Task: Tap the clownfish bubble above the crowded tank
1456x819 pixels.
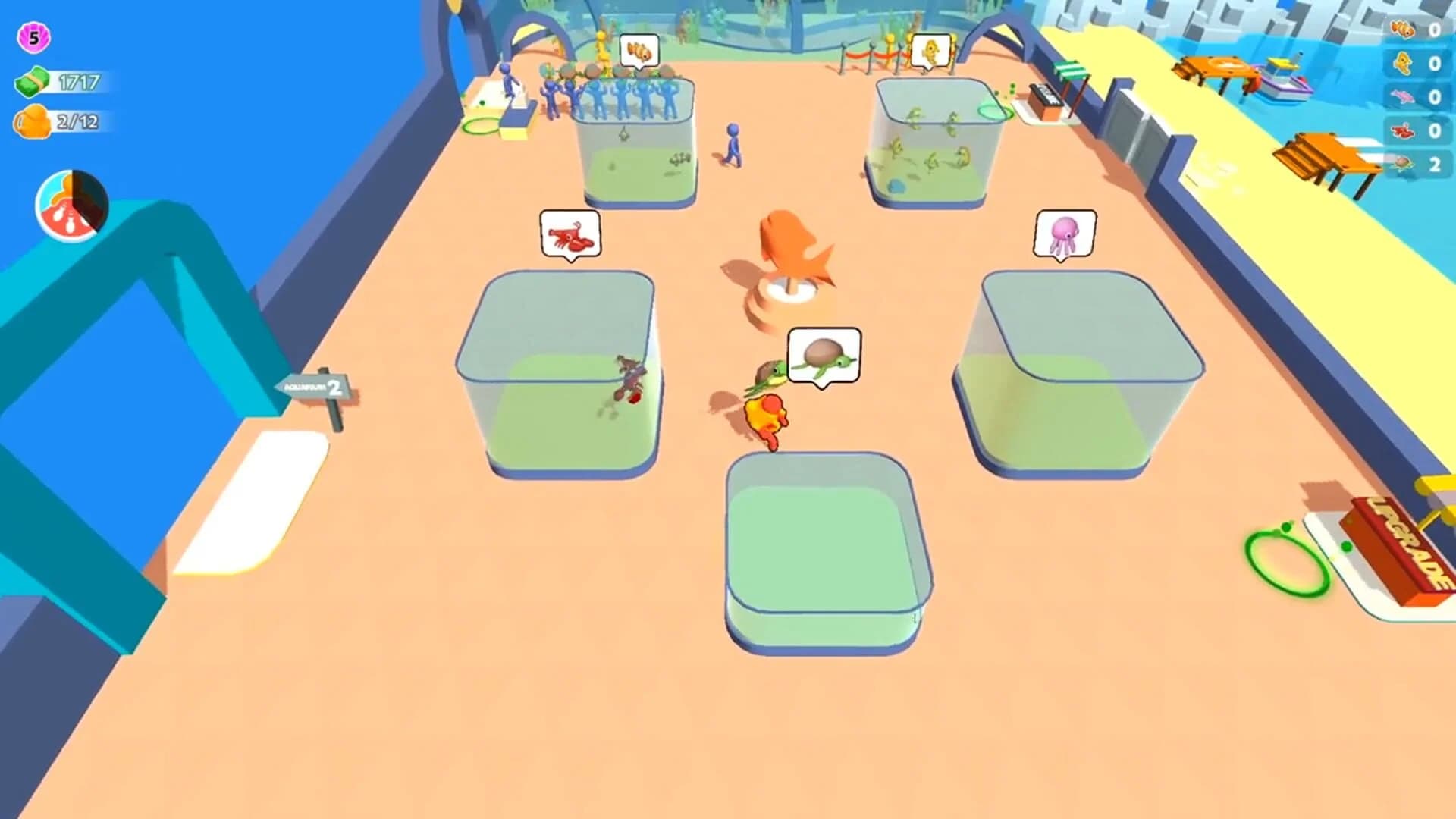Action: (639, 51)
